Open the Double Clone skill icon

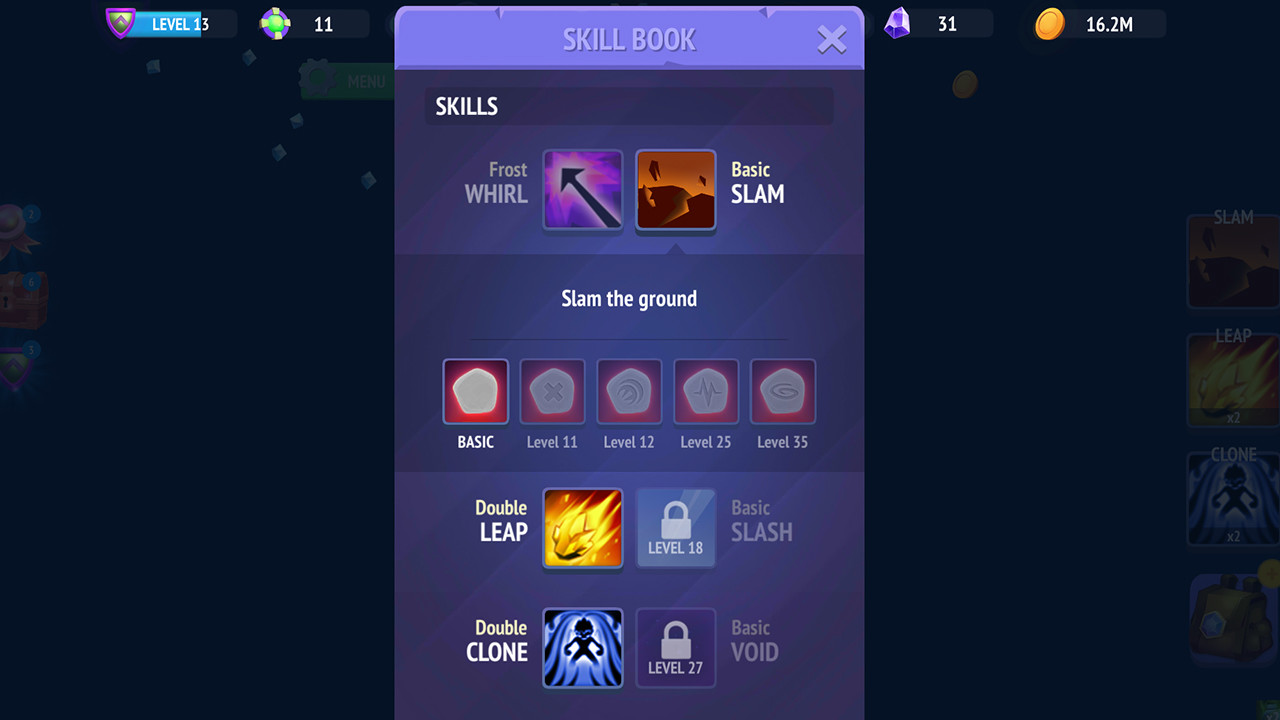[x=583, y=648]
